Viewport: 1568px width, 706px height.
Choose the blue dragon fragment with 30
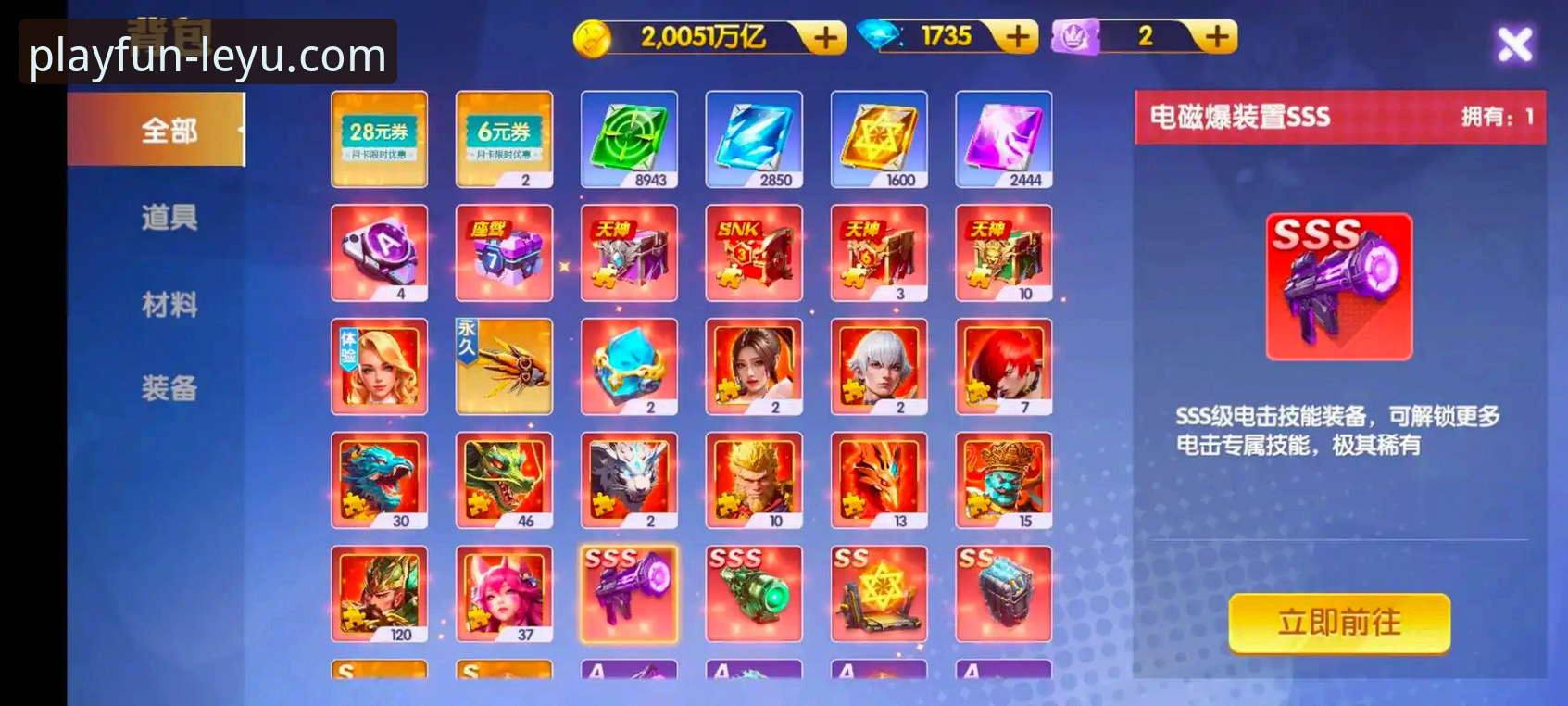pyautogui.click(x=379, y=481)
